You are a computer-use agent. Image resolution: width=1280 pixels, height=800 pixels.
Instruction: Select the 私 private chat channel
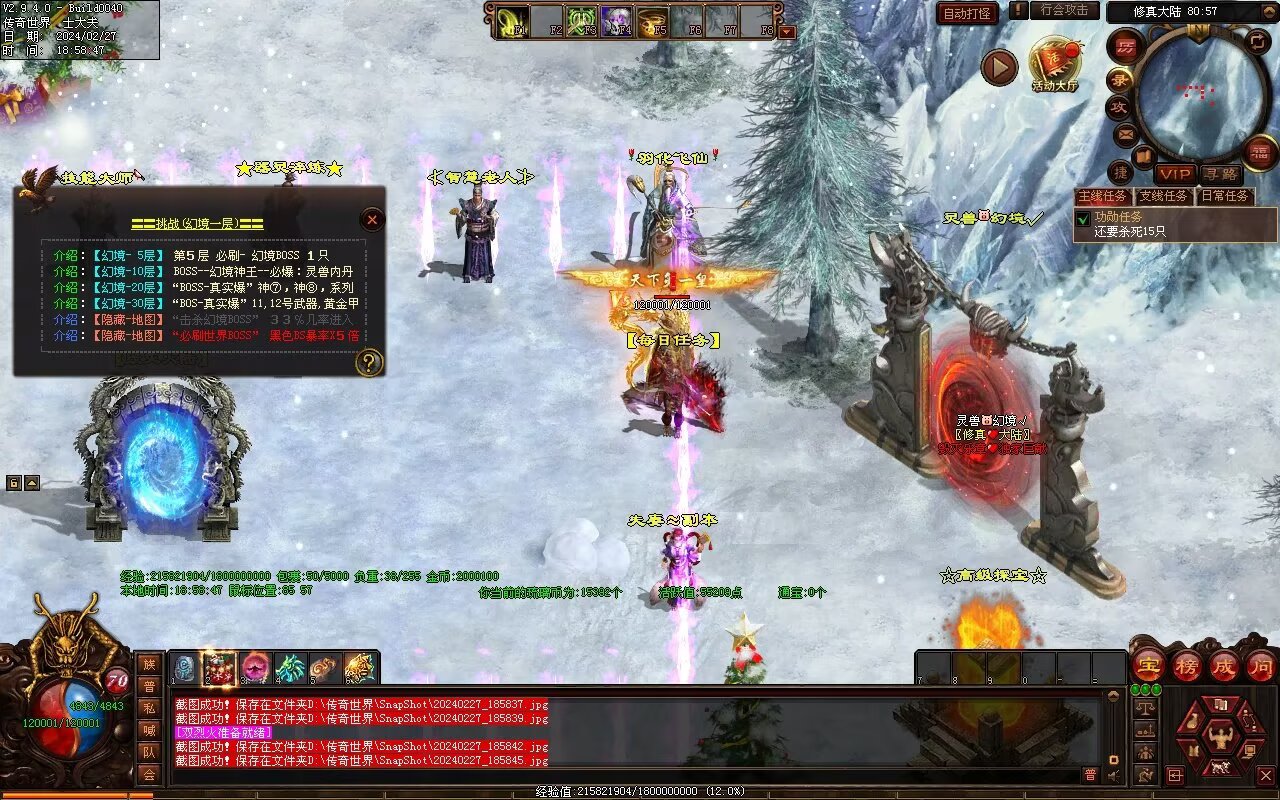pyautogui.click(x=149, y=707)
